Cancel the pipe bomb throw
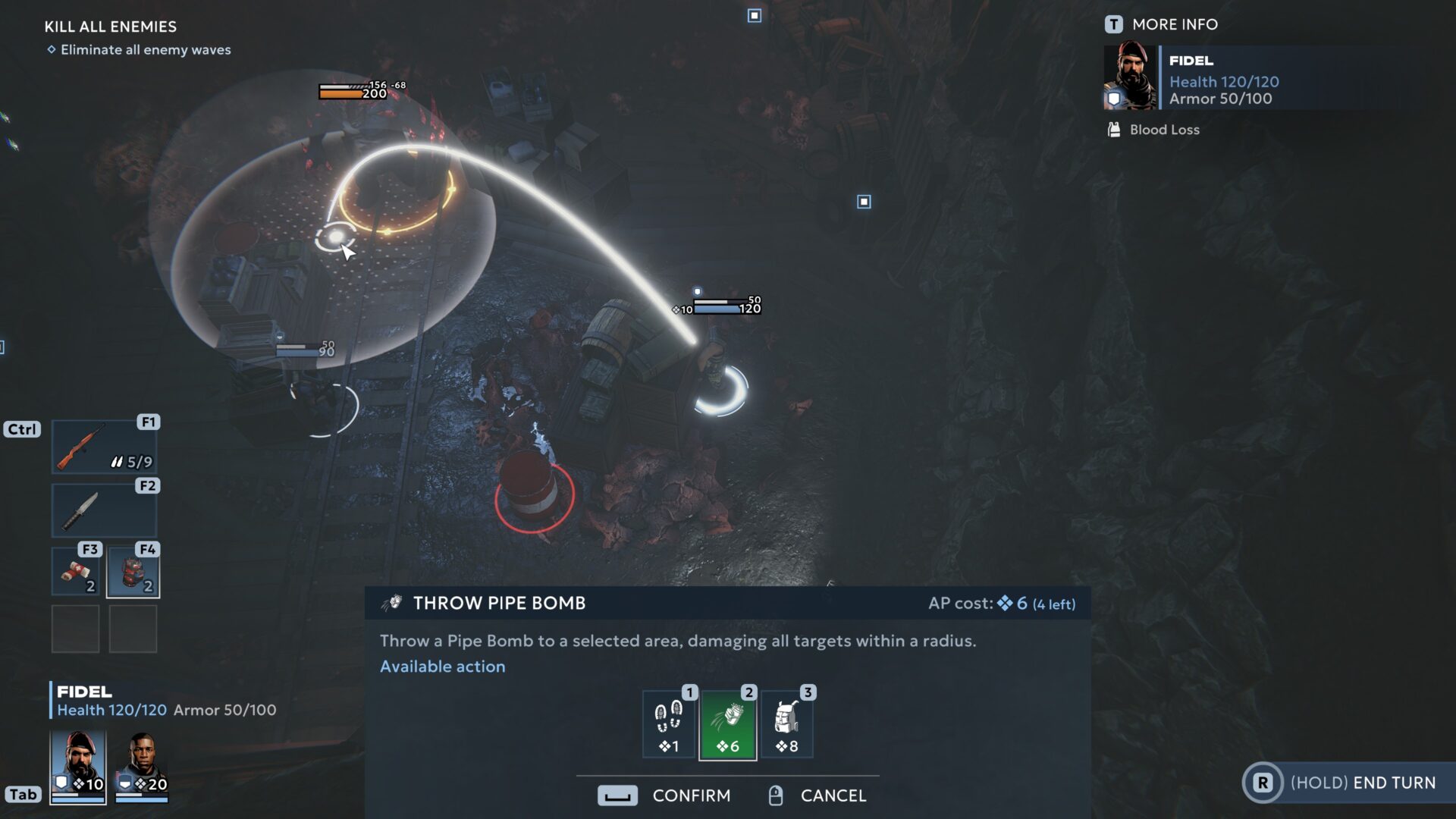The width and height of the screenshot is (1456, 819). (817, 795)
